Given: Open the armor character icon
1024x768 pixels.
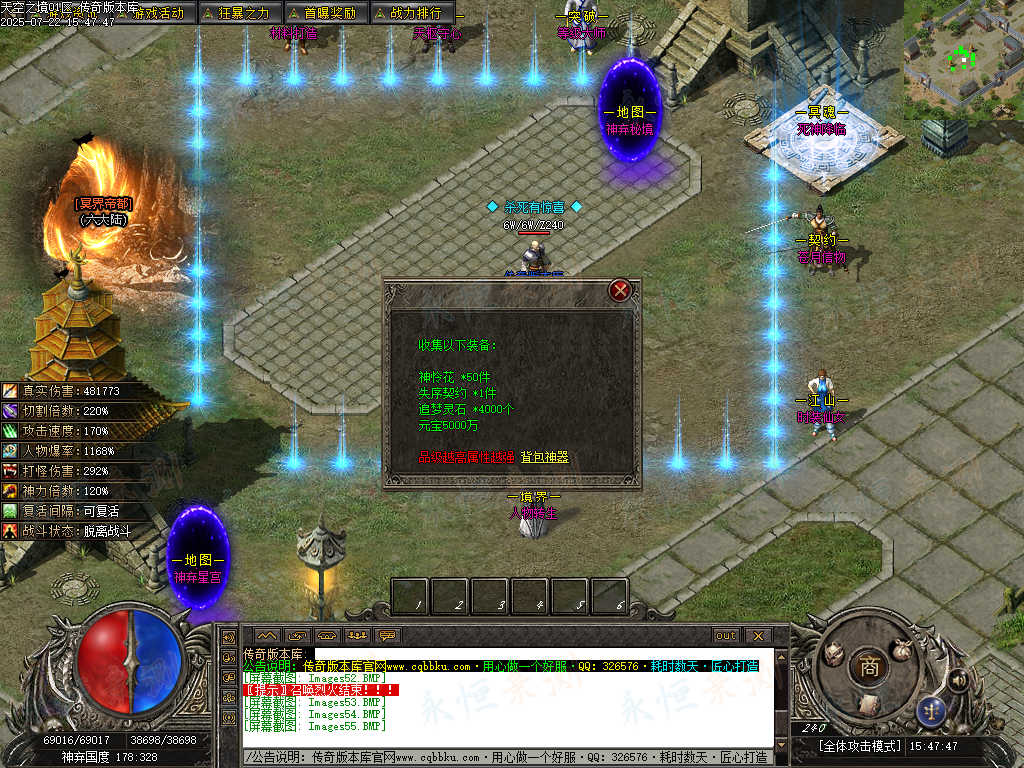Looking at the screenshot, I should point(833,656).
